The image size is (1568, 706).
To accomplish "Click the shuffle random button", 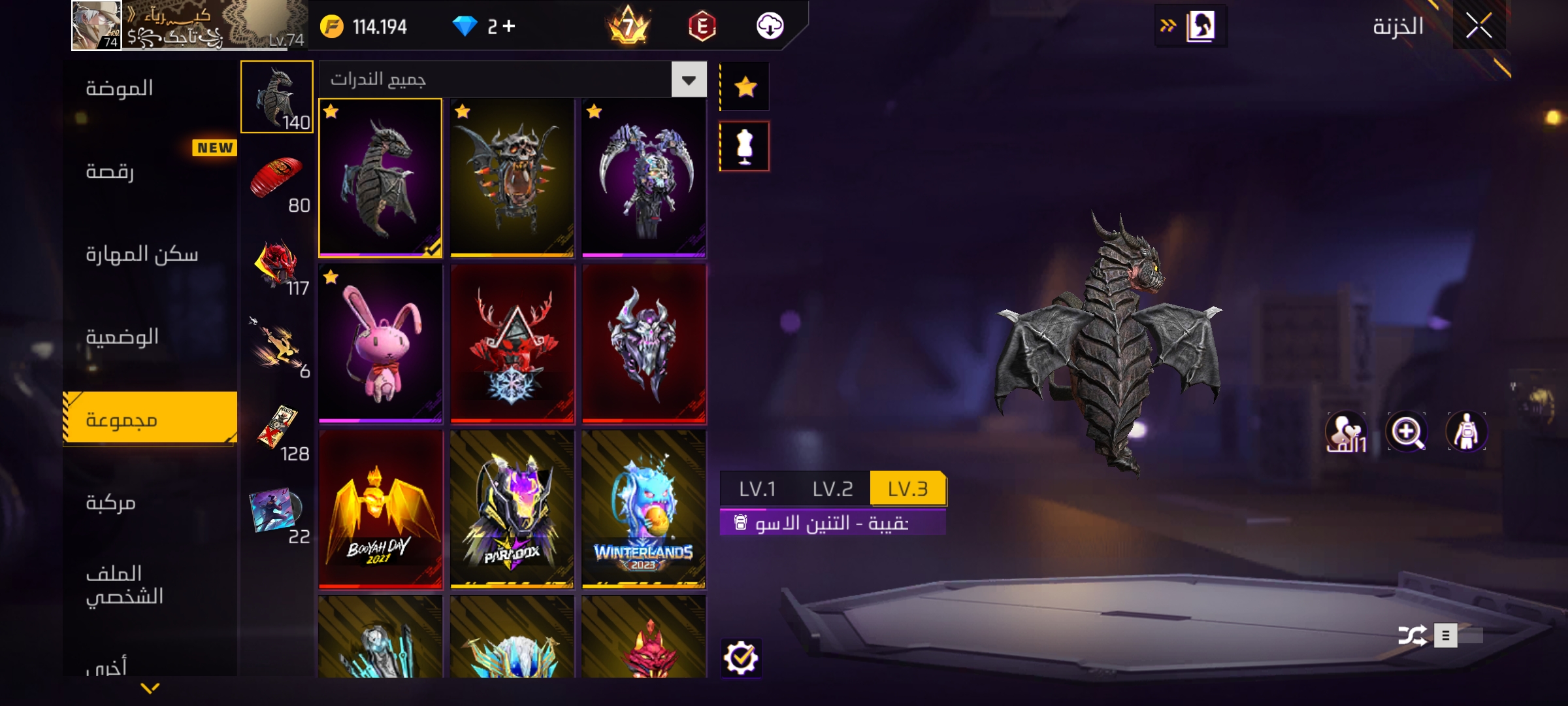I will coord(1412,635).
